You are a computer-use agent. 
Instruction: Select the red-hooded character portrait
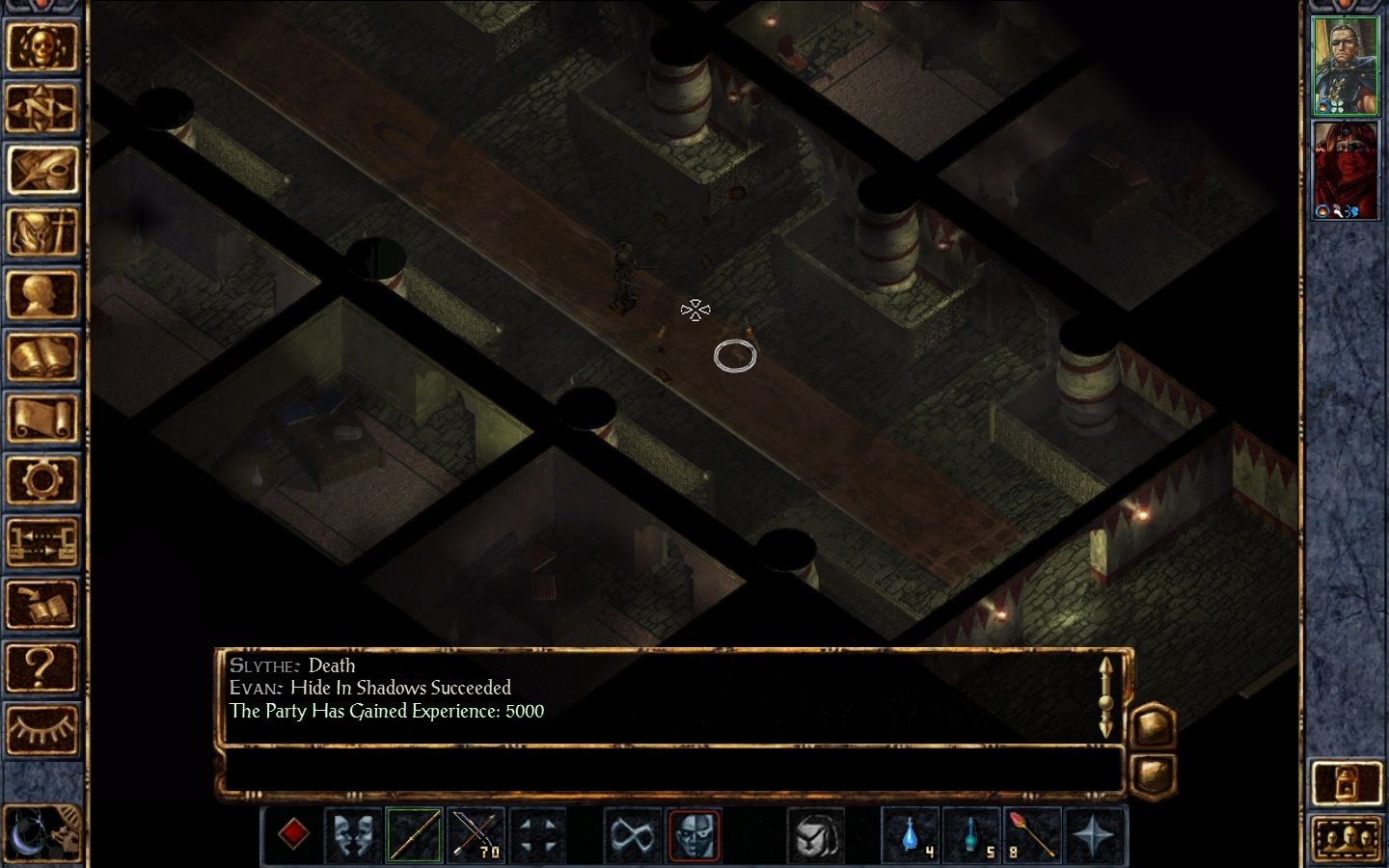(x=1346, y=171)
